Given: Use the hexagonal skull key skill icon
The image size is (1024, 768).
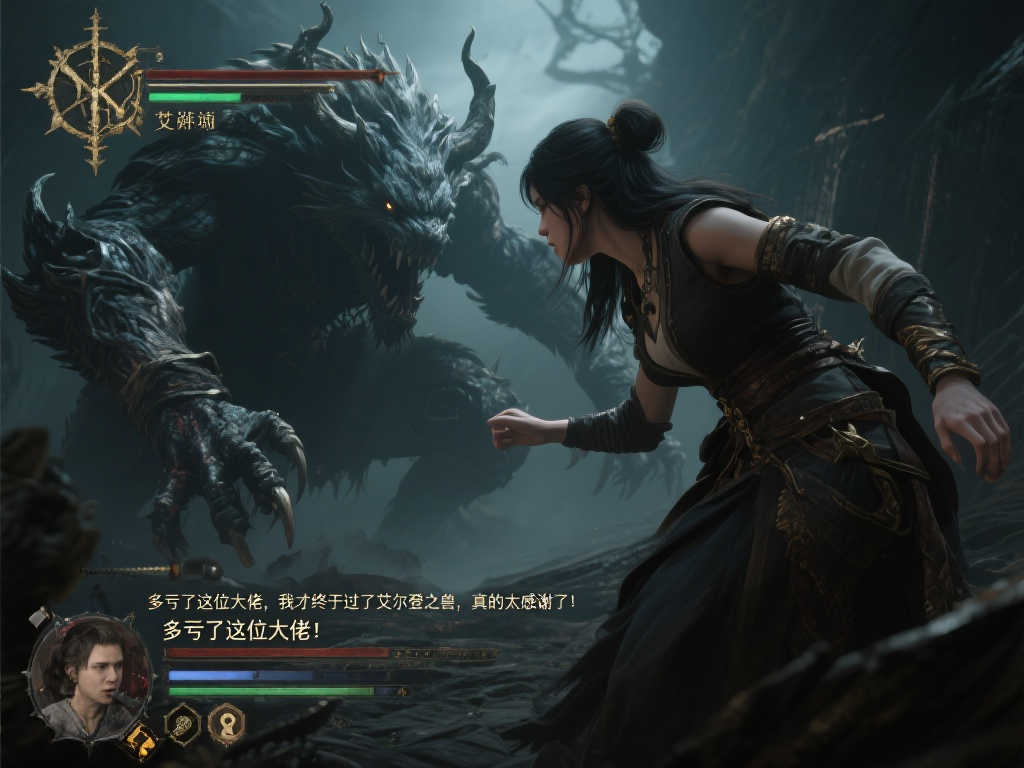Looking at the screenshot, I should pyautogui.click(x=182, y=723).
